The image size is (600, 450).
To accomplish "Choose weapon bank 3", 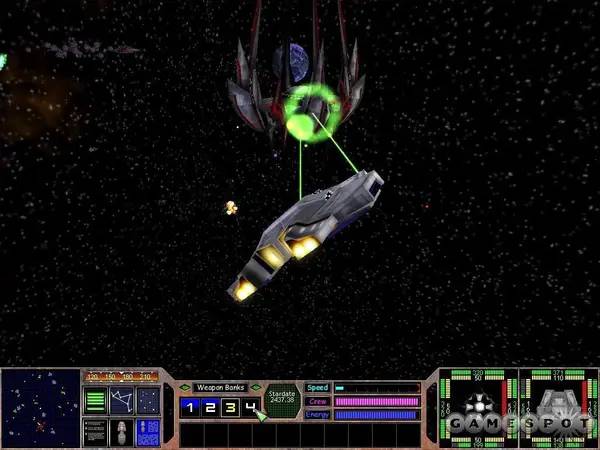I will click(x=230, y=406).
